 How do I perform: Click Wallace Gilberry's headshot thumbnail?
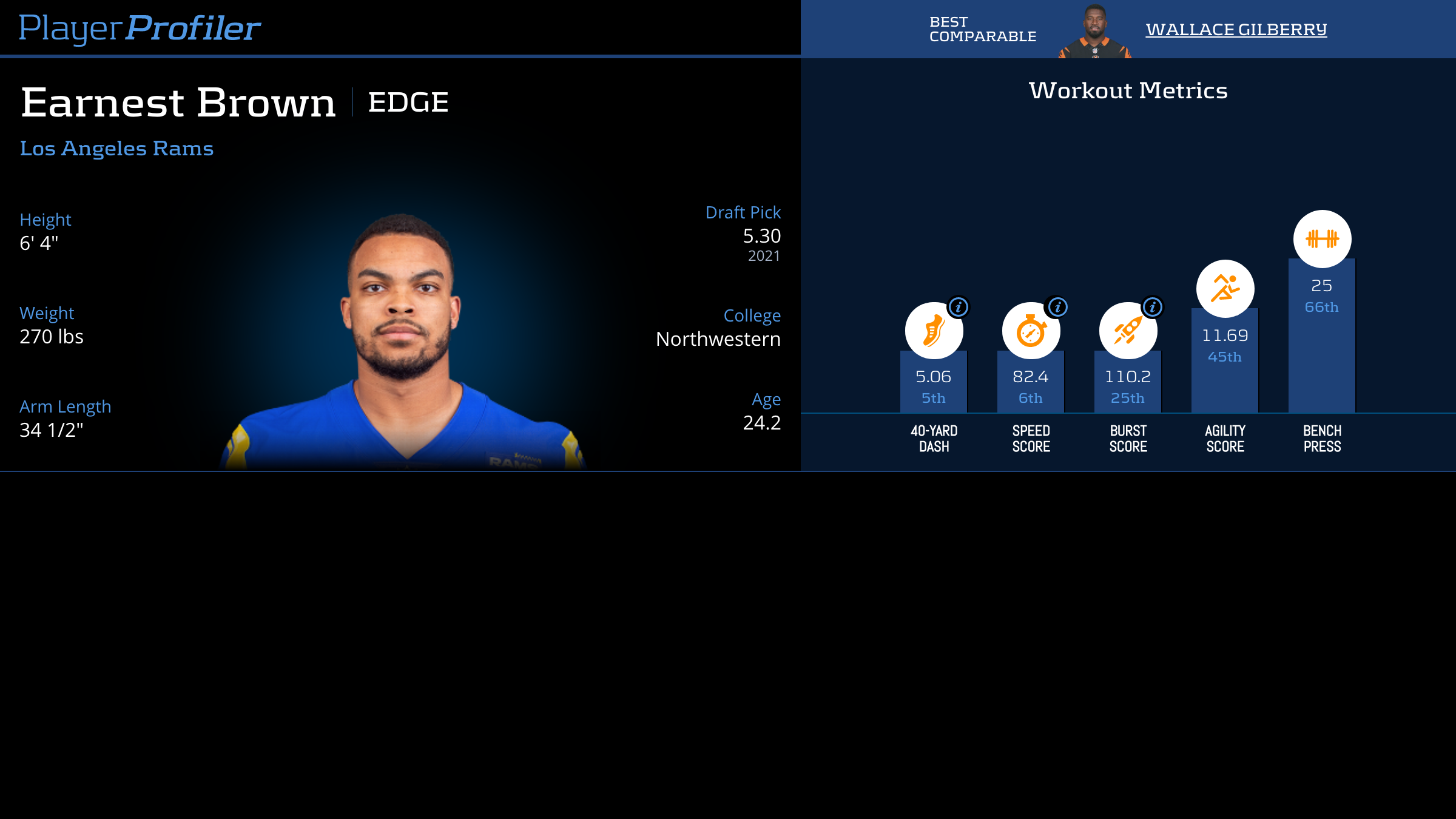pyautogui.click(x=1094, y=32)
